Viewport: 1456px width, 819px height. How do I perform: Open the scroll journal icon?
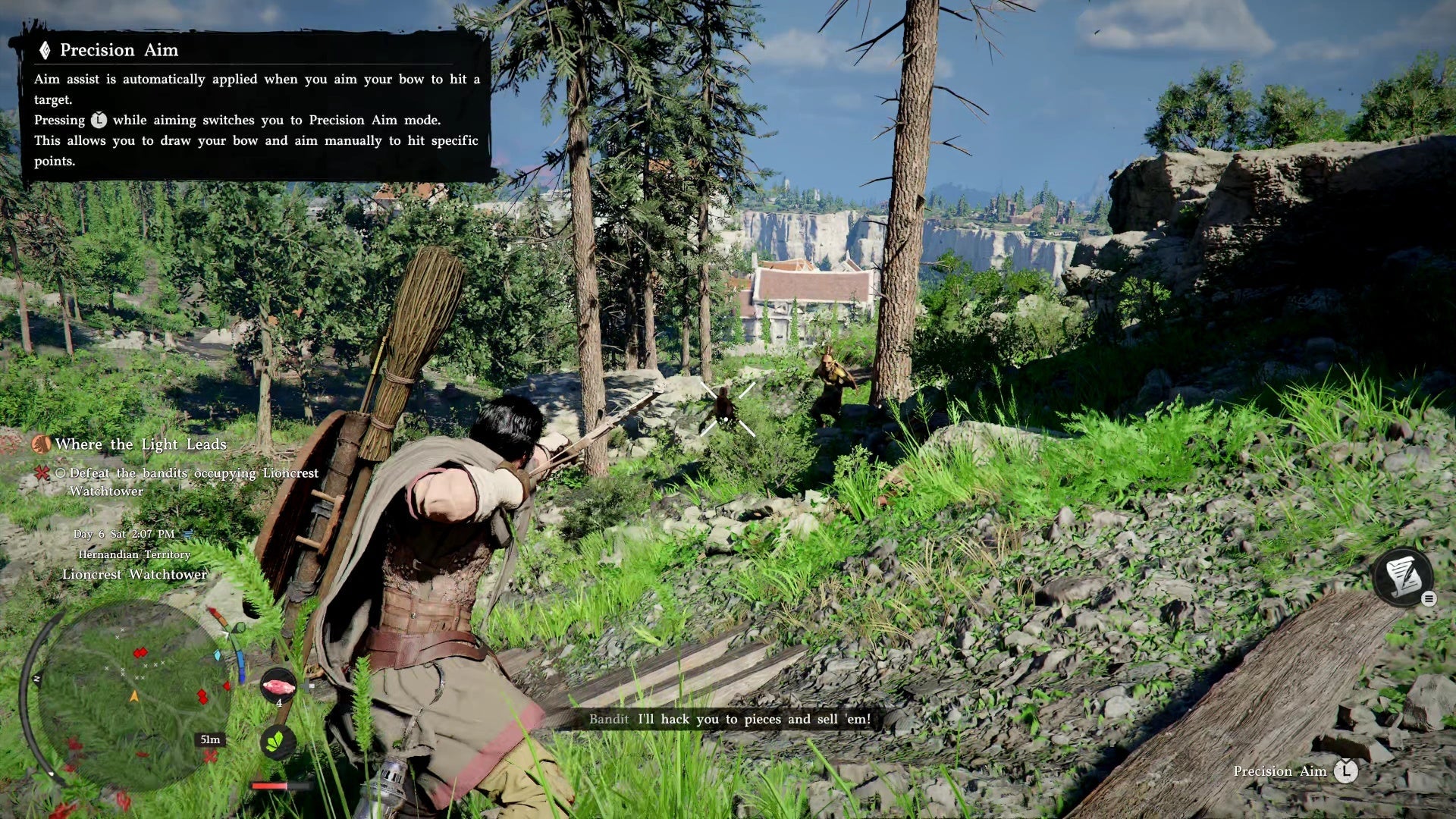(x=1403, y=576)
